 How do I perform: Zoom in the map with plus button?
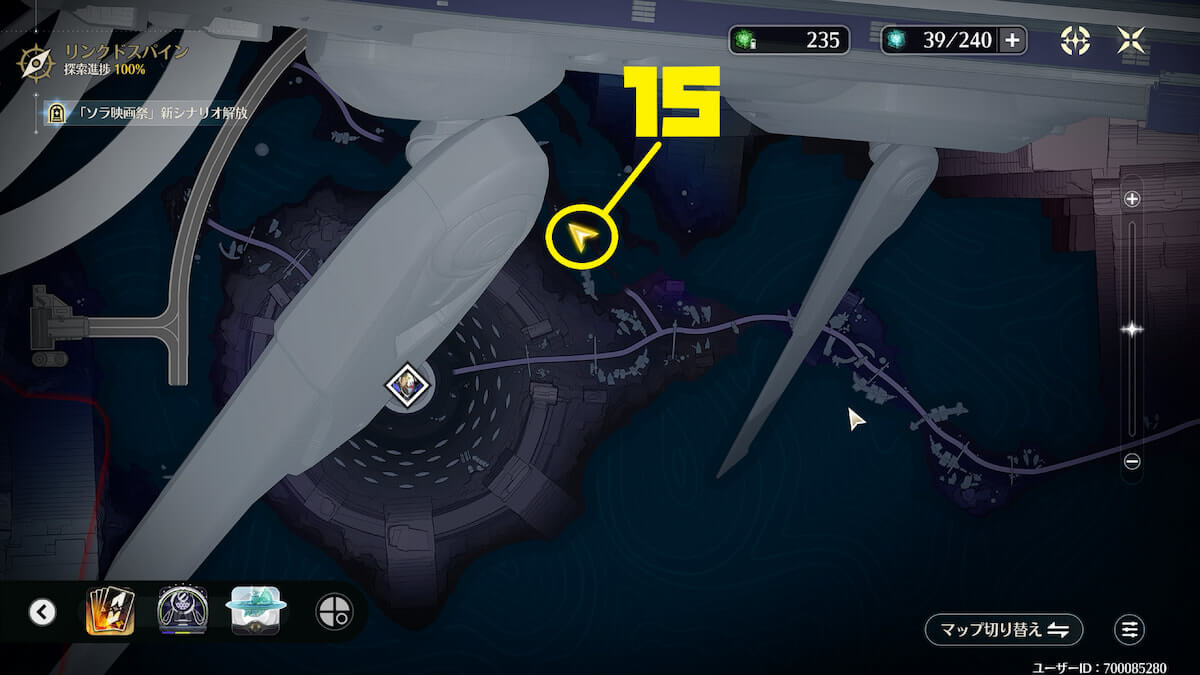point(1132,199)
